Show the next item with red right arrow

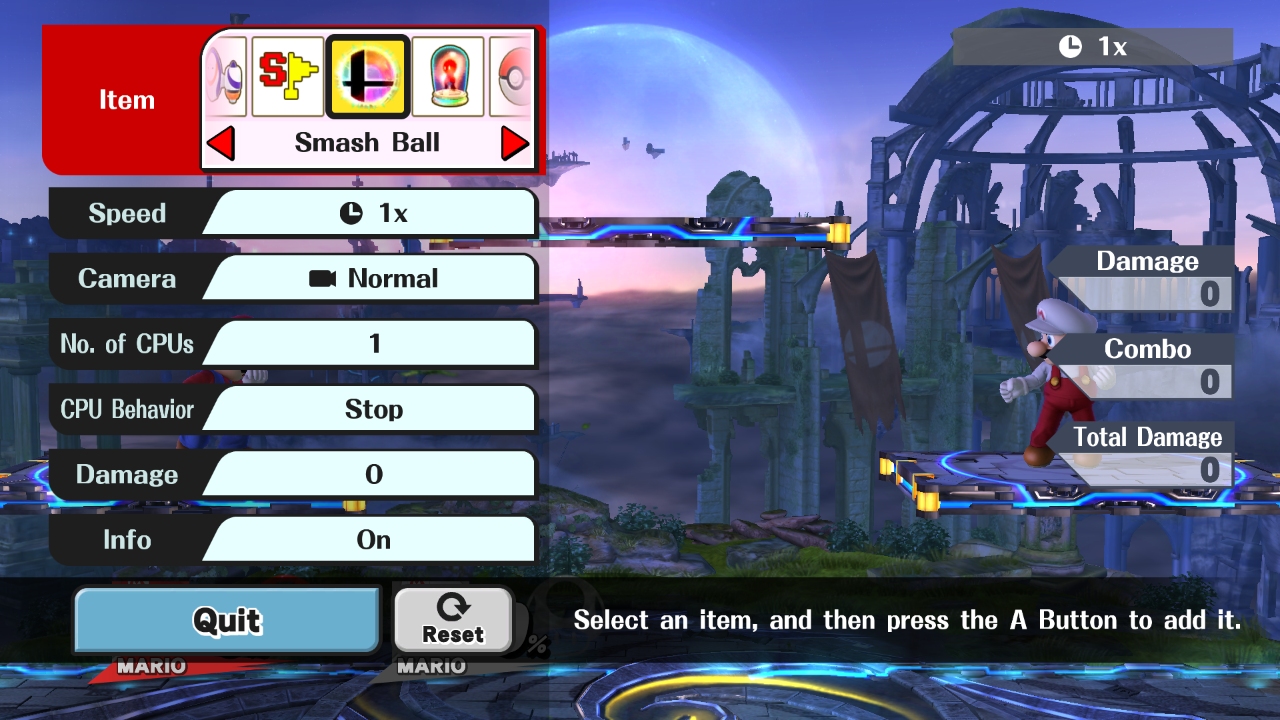(514, 144)
